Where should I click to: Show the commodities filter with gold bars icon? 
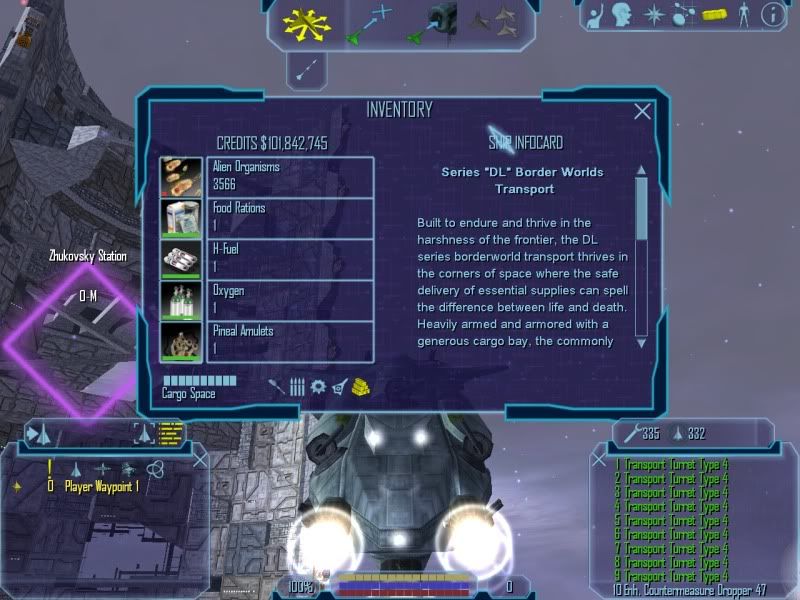[x=362, y=387]
